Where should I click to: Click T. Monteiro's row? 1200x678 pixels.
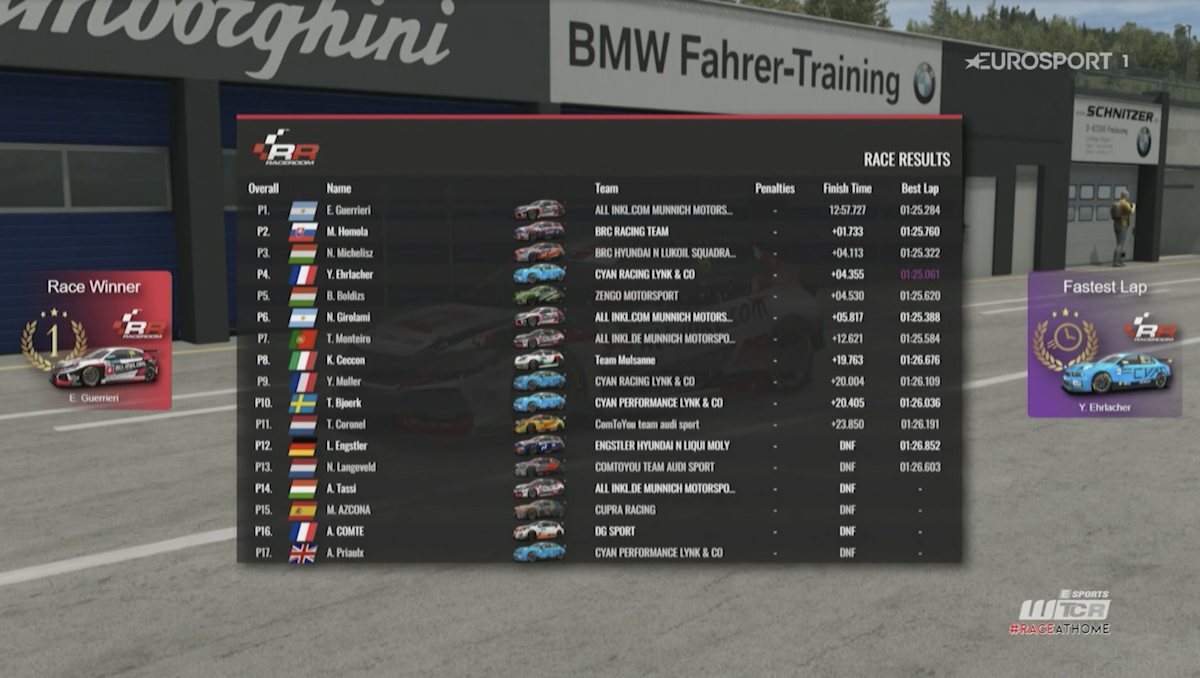[599, 339]
